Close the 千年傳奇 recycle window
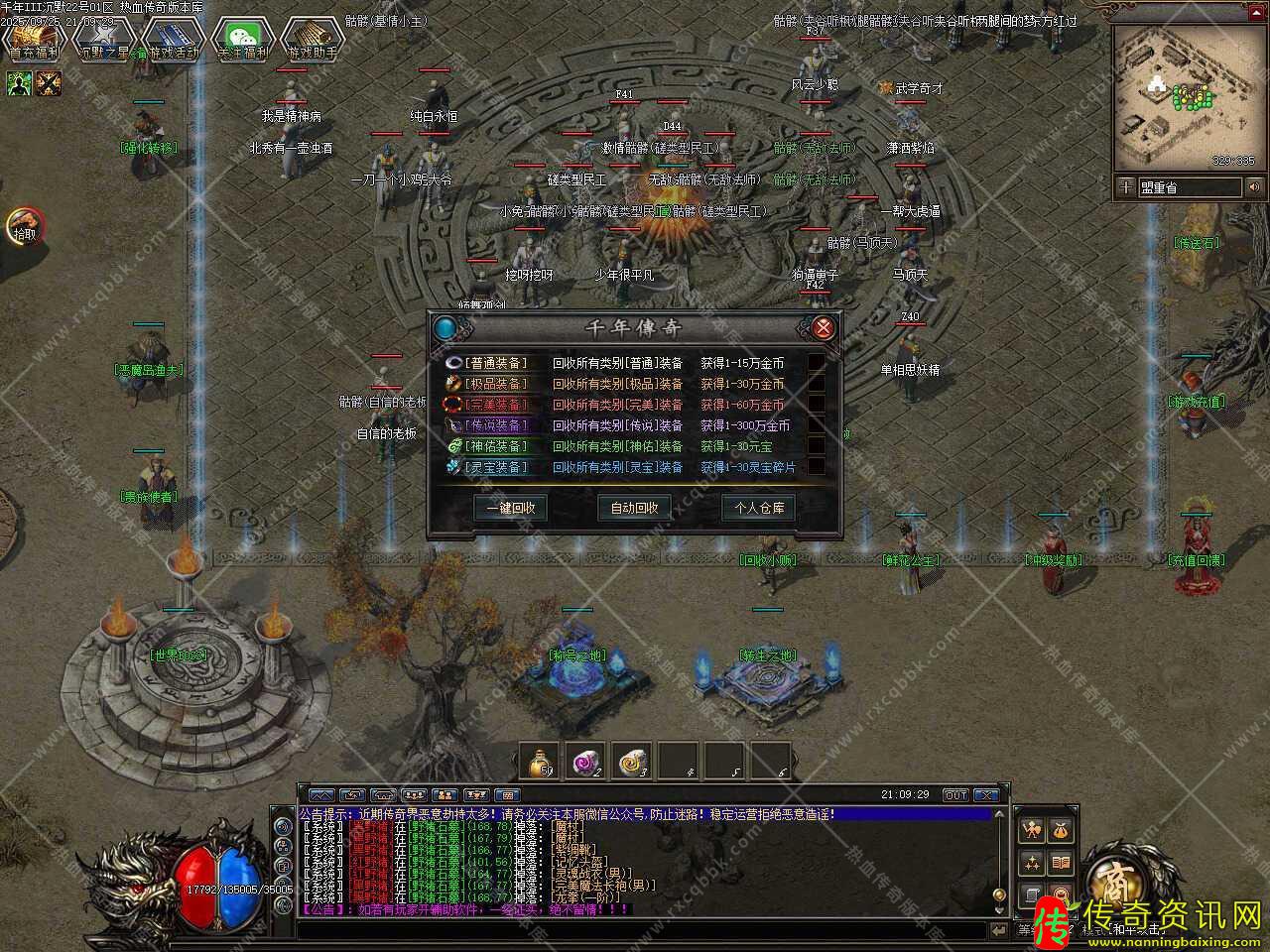 pos(823,328)
